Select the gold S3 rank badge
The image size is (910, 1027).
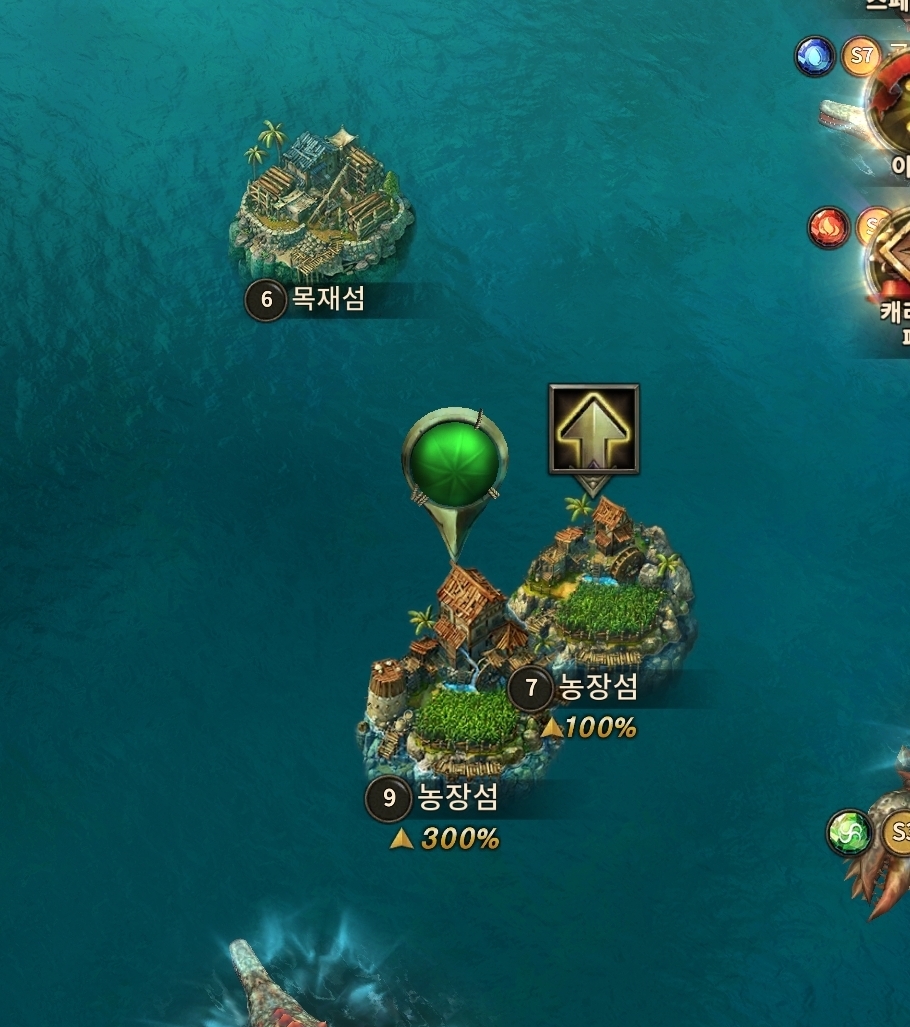tap(899, 833)
